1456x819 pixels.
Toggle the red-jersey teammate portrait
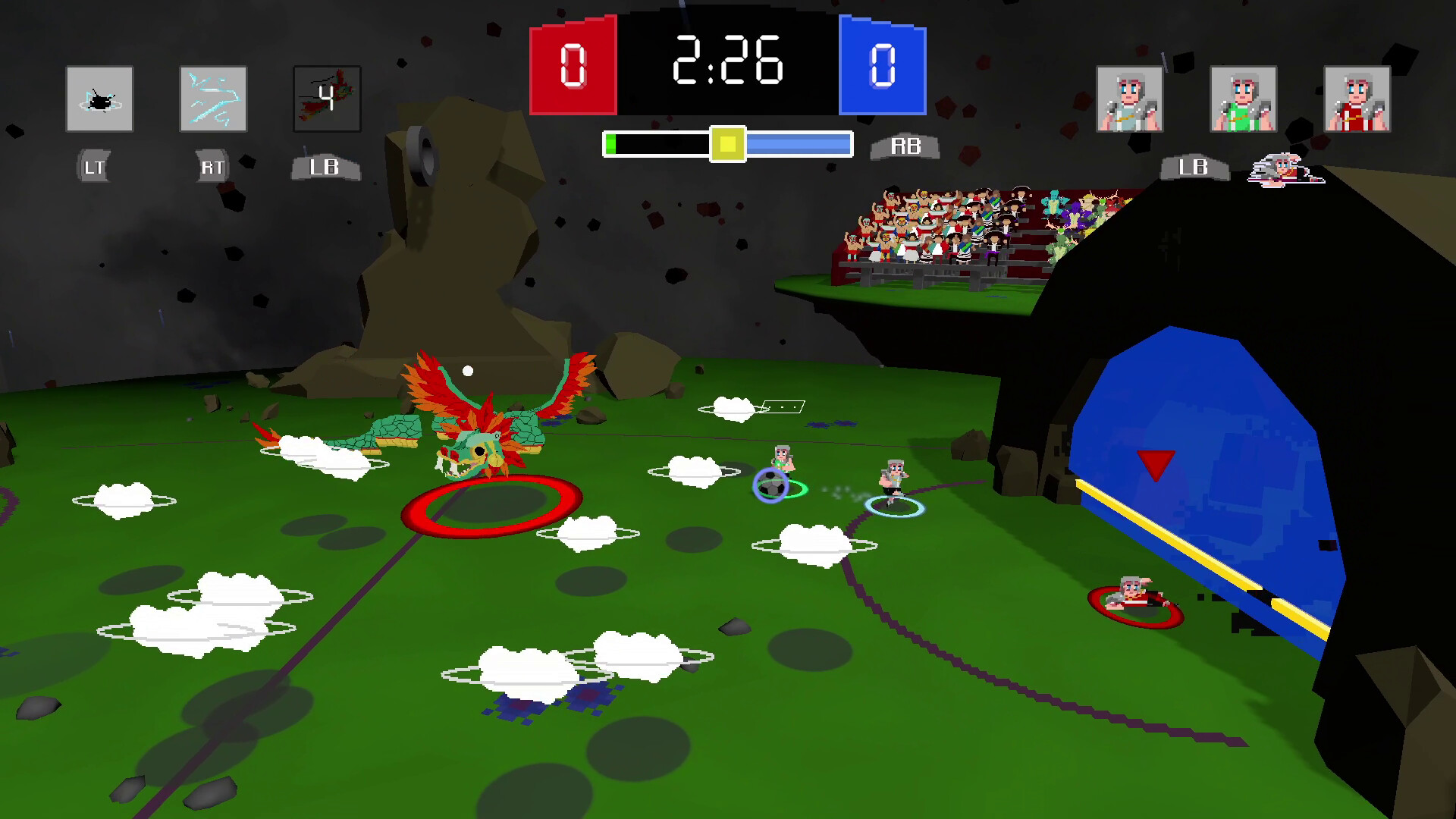[1357, 99]
